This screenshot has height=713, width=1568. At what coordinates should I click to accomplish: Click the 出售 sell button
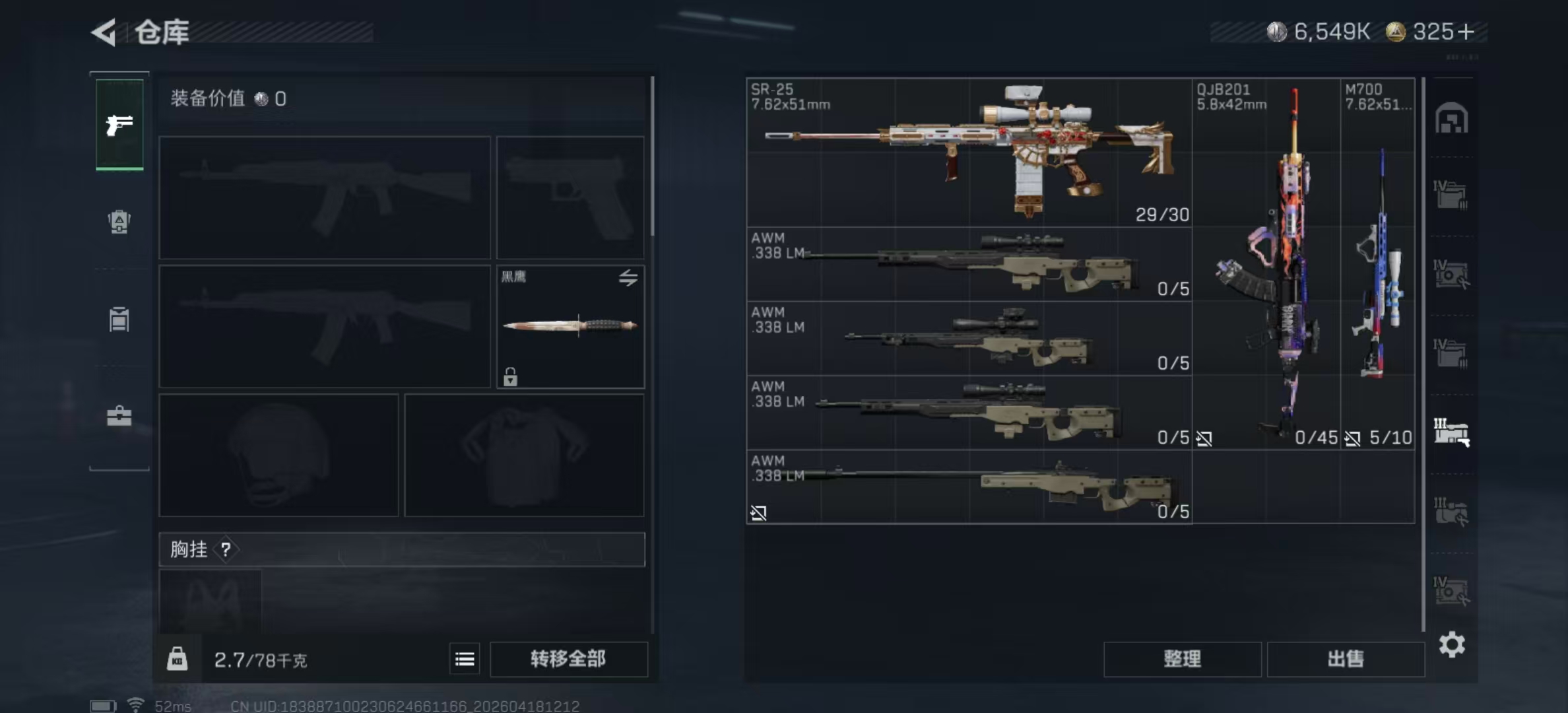click(x=1345, y=658)
